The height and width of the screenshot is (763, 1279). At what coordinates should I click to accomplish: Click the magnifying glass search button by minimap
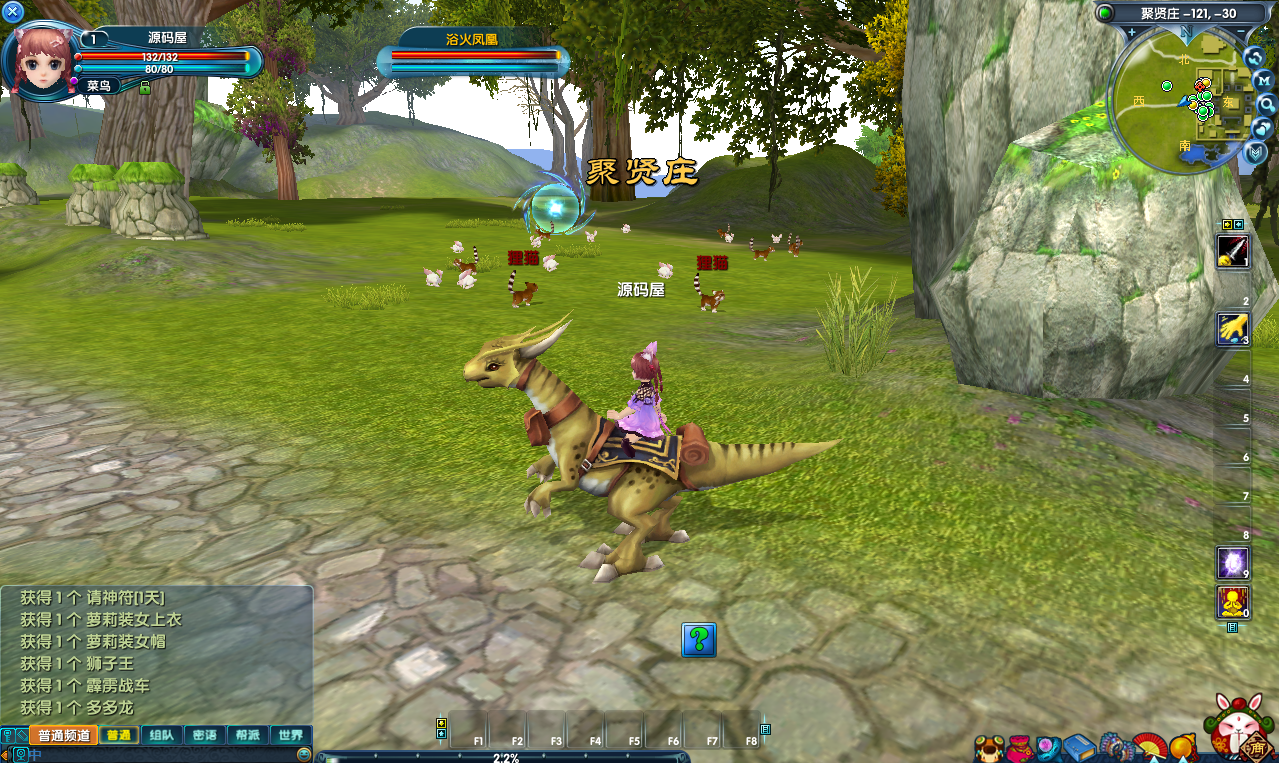(x=1266, y=103)
